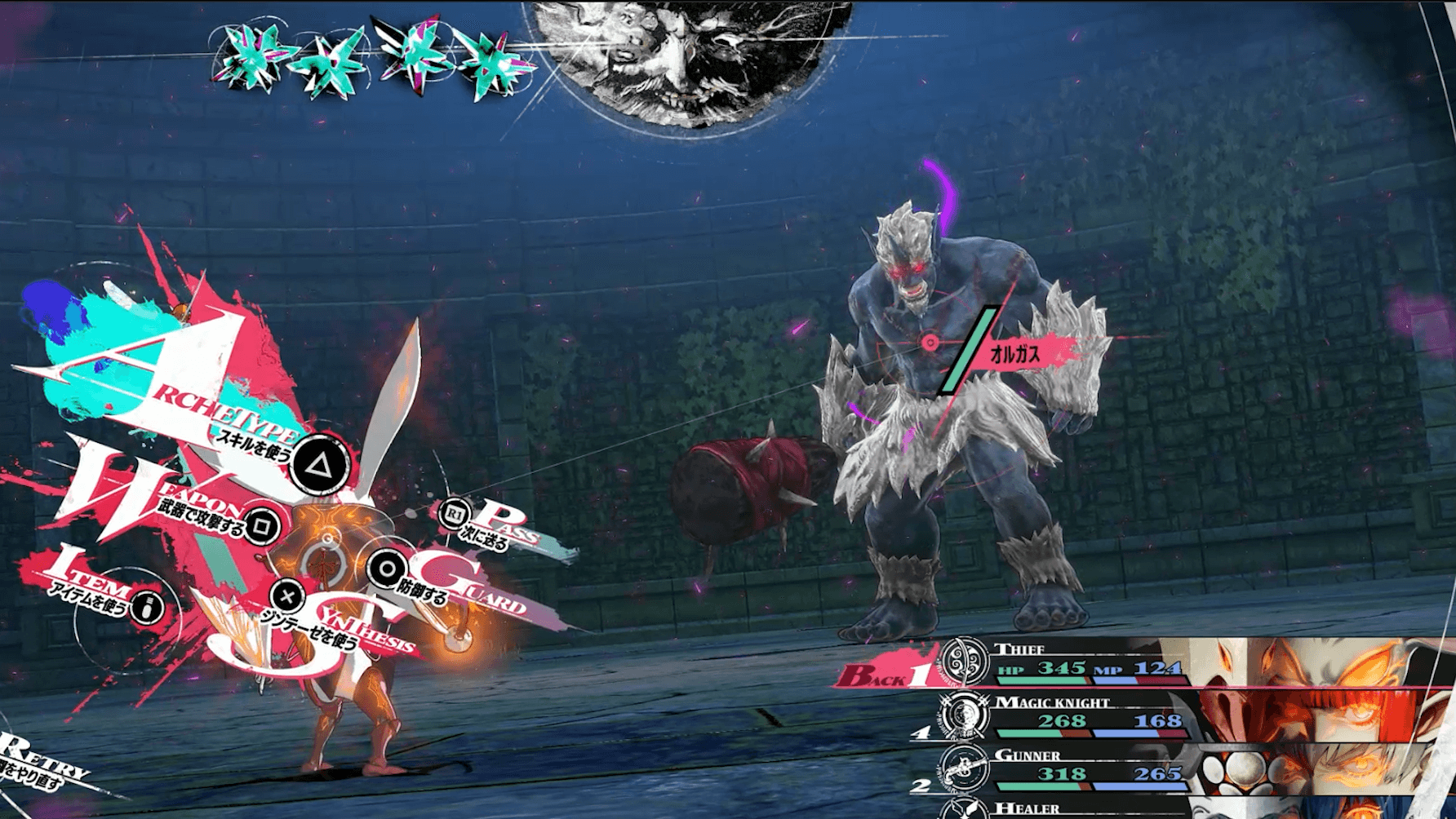Select the Guard command
The width and height of the screenshot is (1456, 819).
[387, 569]
